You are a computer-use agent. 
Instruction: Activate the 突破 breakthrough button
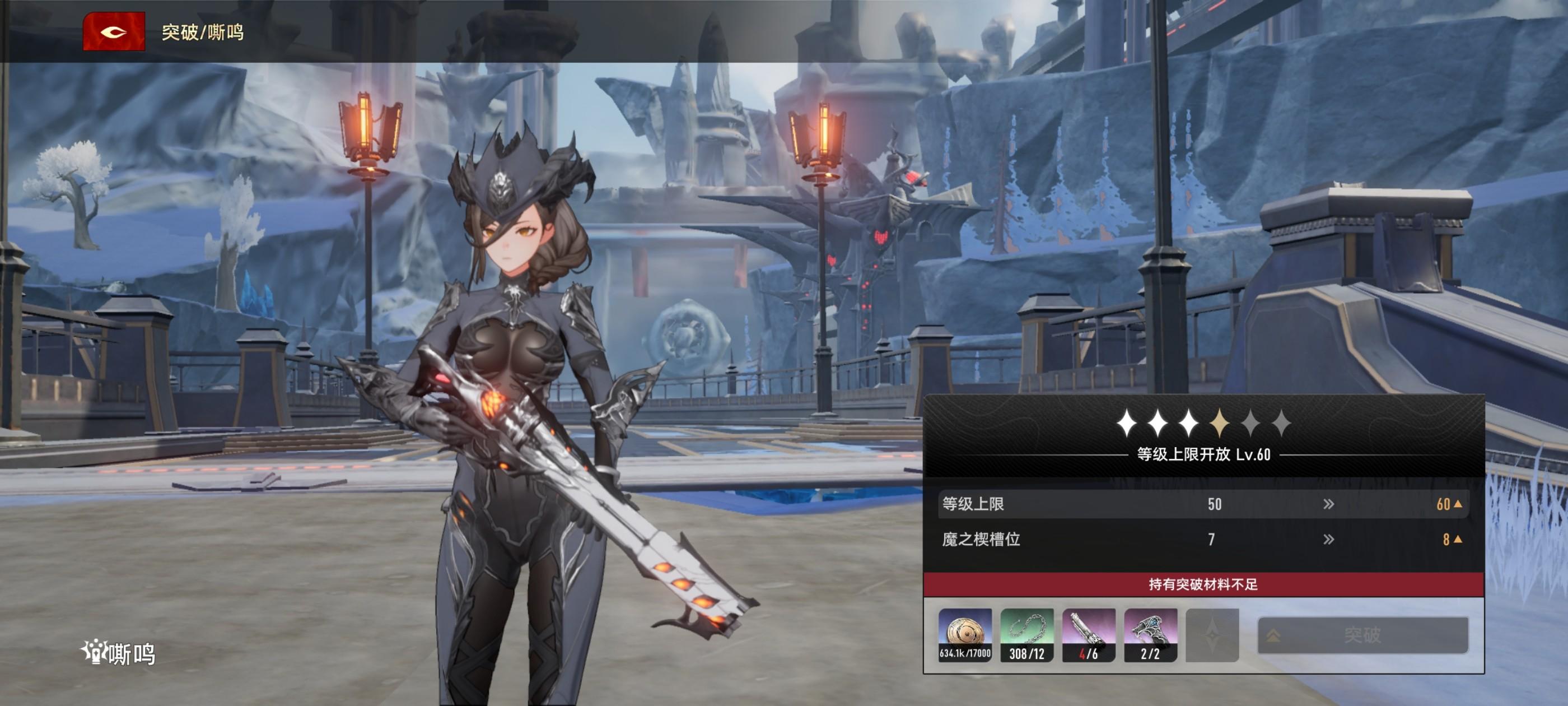coord(1362,635)
